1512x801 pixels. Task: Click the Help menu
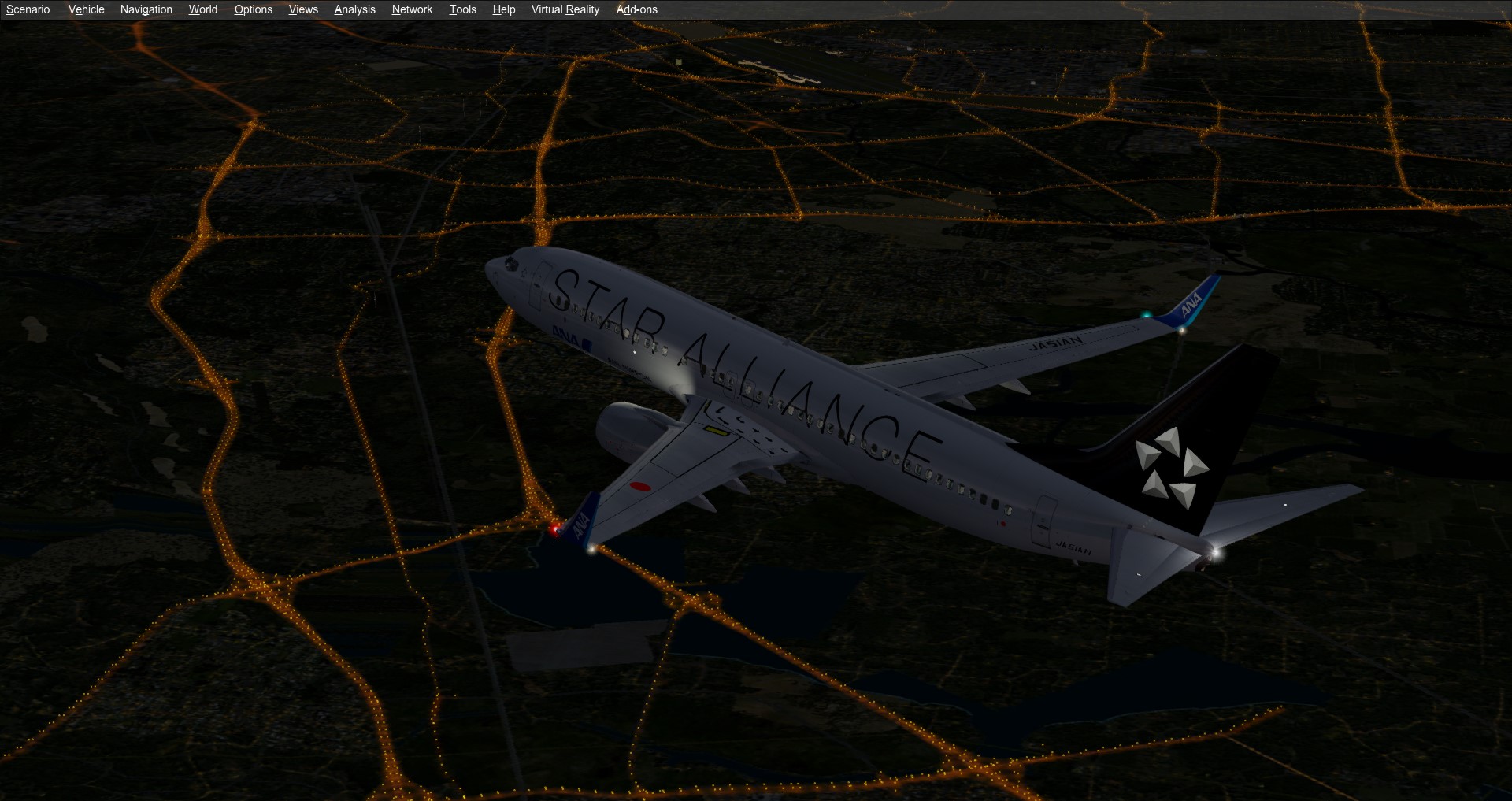pos(503,9)
